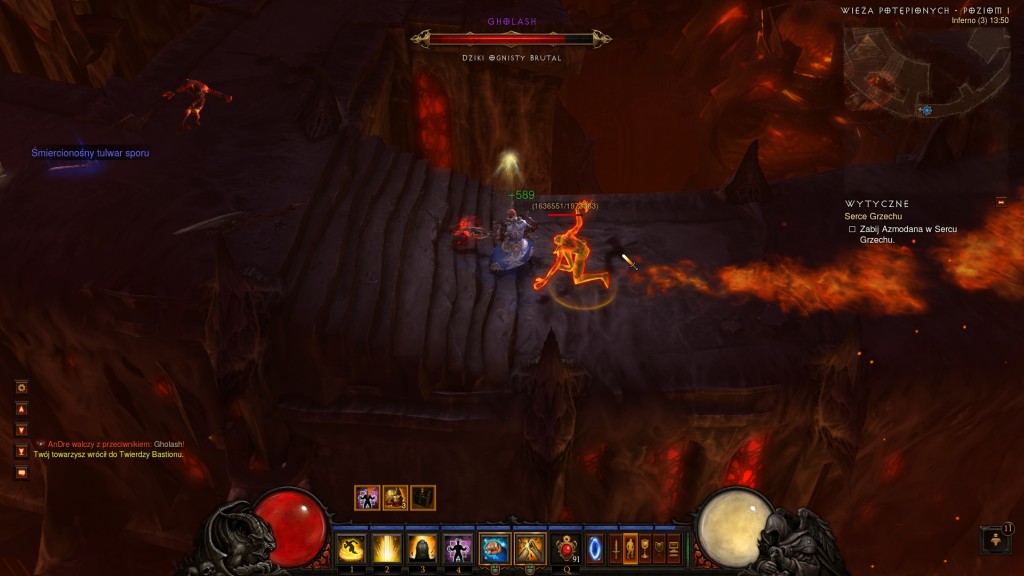Open the character inventory button

pos(630,549)
